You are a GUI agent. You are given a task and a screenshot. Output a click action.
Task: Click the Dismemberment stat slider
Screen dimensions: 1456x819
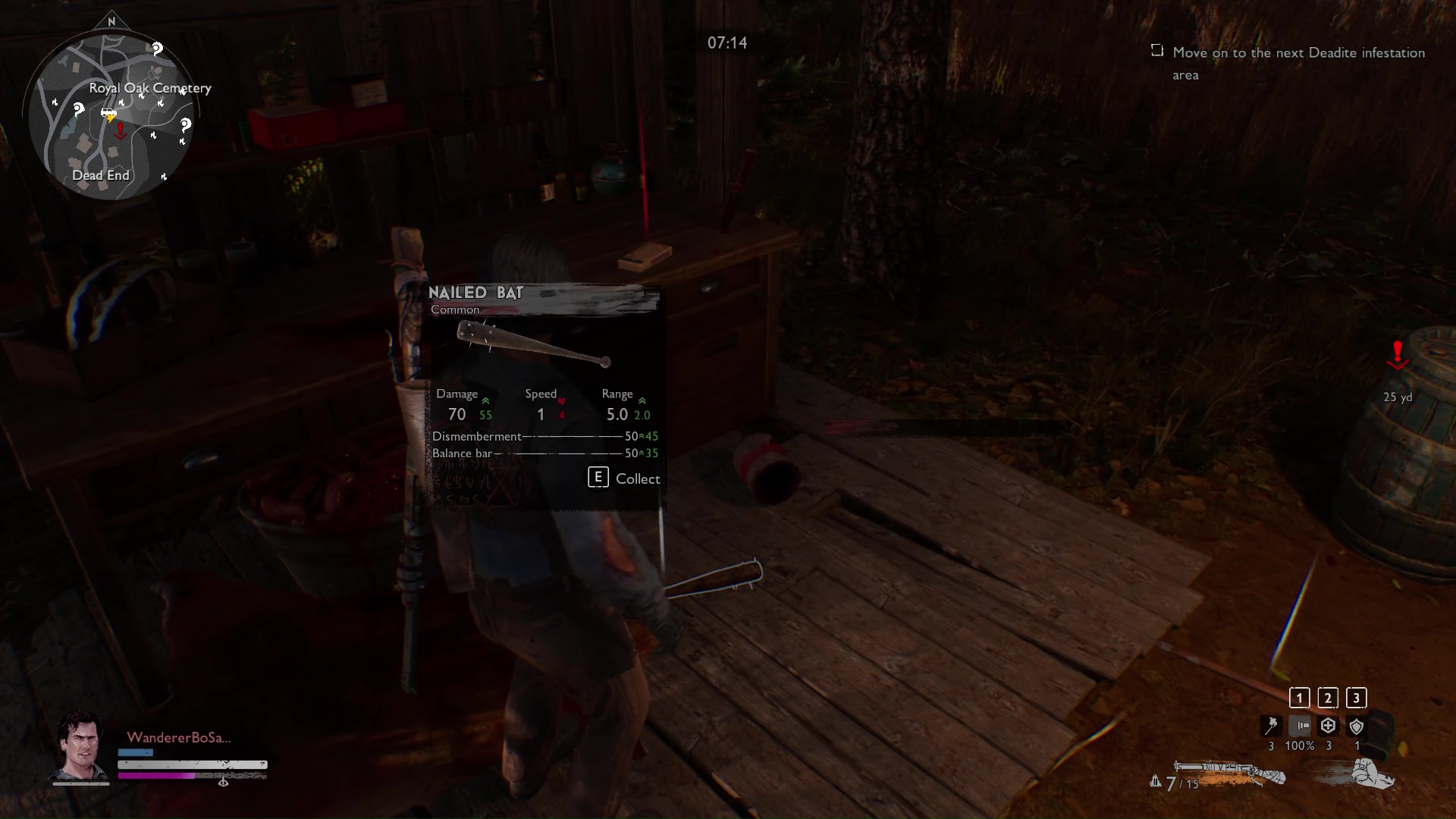(x=573, y=437)
